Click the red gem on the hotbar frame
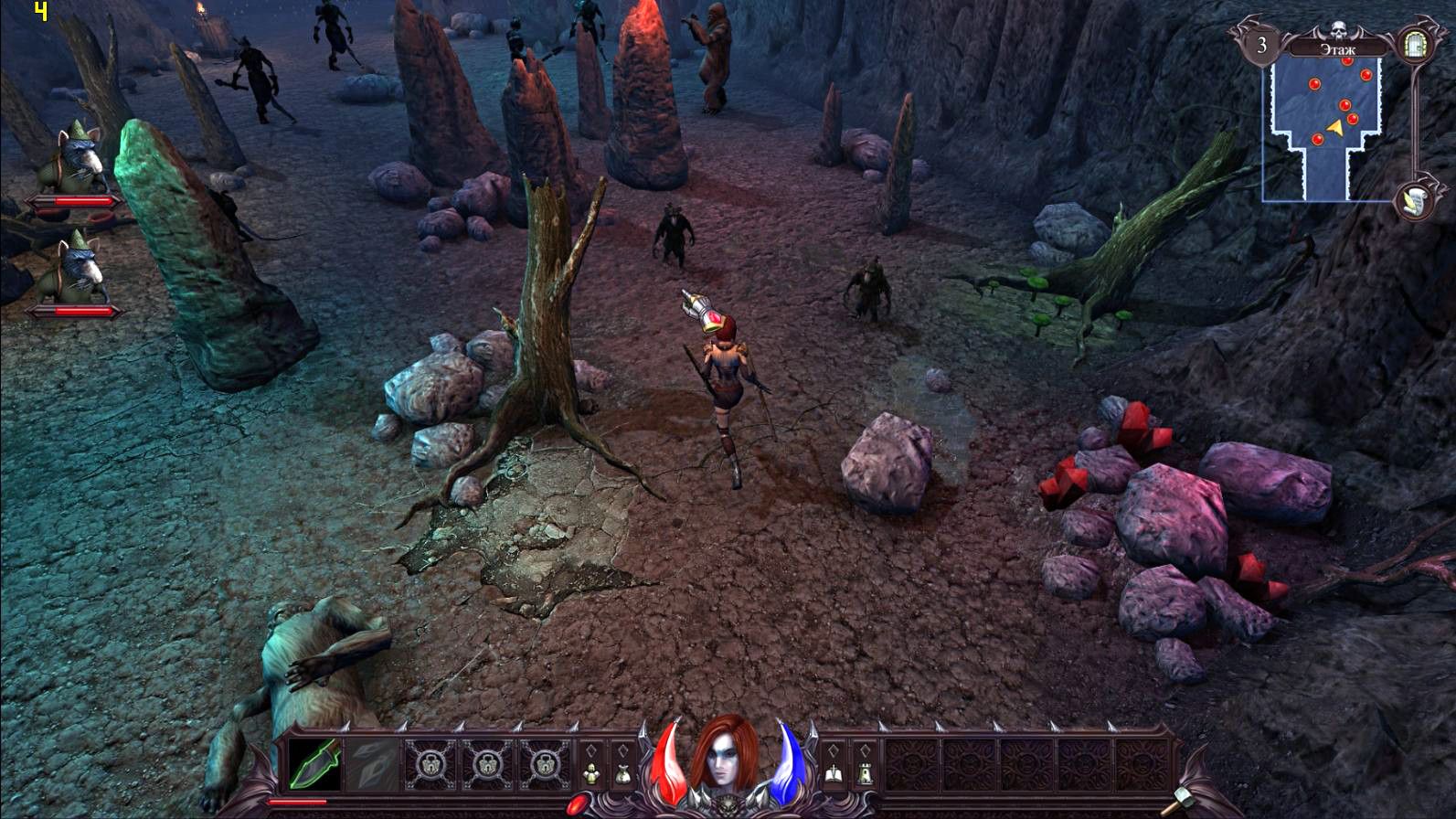1456x819 pixels. tap(578, 804)
